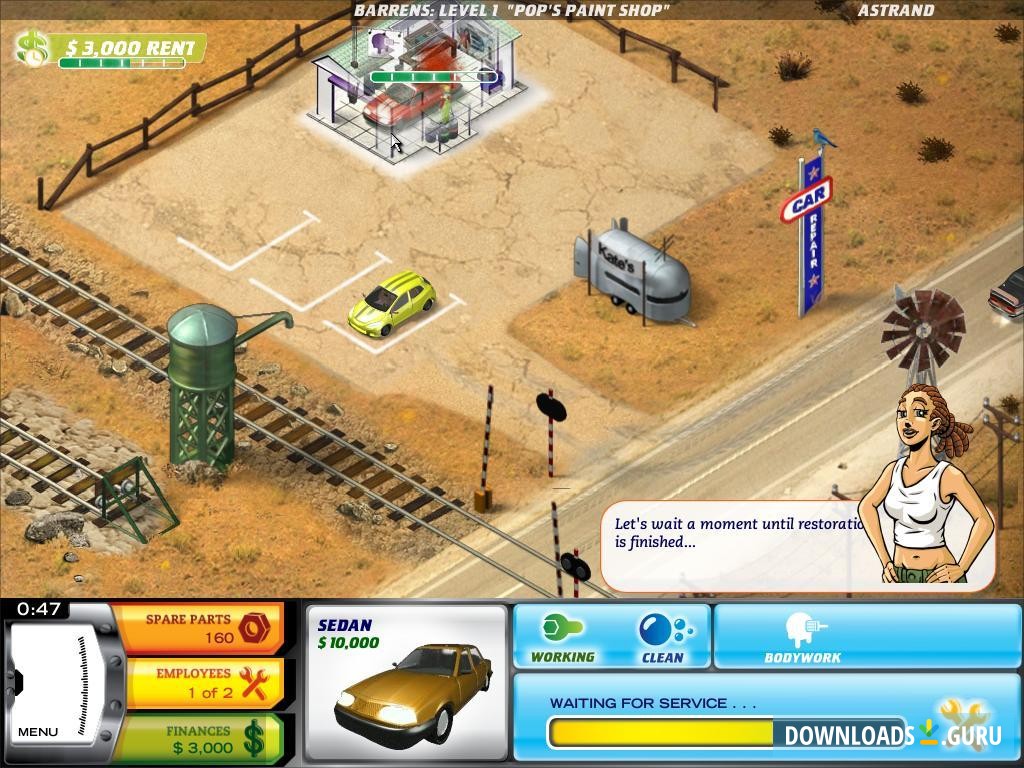The image size is (1024, 768).
Task: Open the Finances panel
Action: pyautogui.click(x=198, y=739)
